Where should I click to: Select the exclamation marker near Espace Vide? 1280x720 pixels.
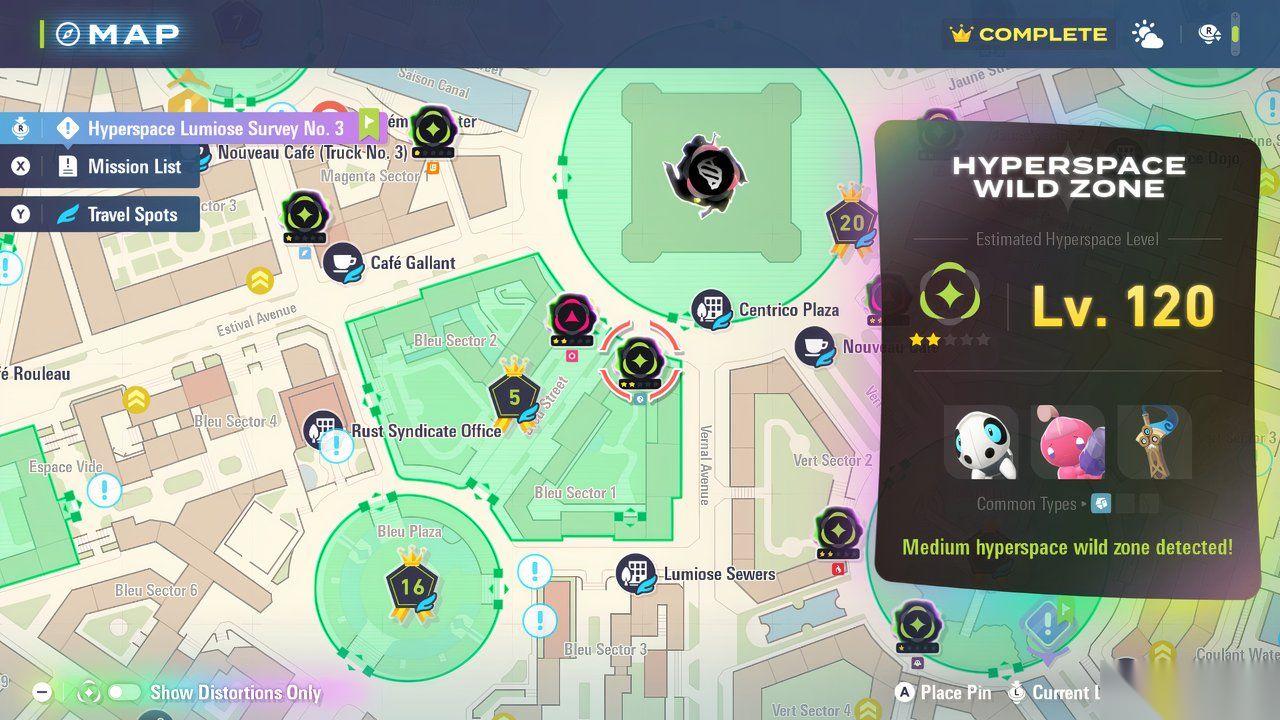pos(103,491)
